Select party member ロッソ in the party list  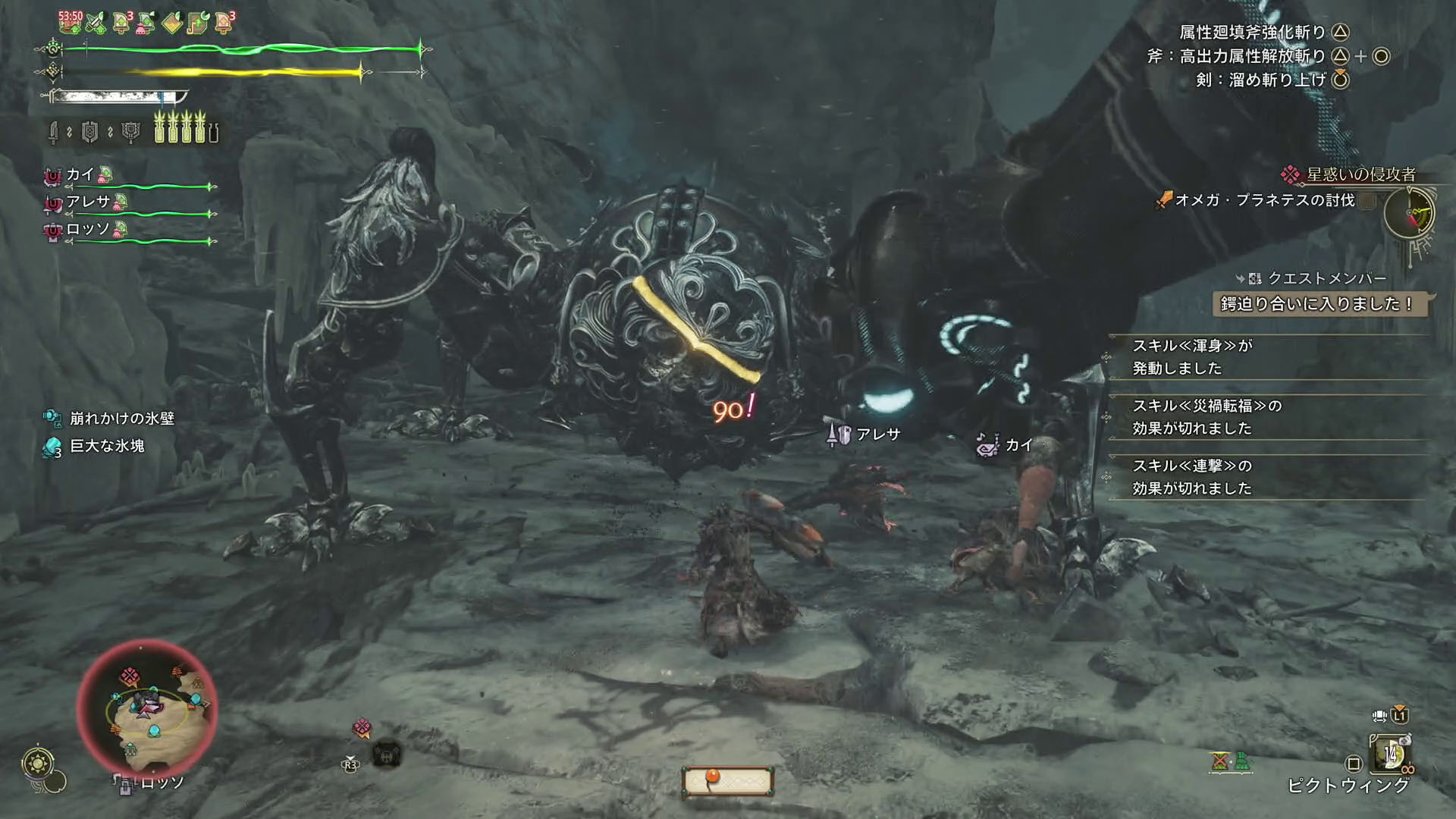click(x=88, y=229)
